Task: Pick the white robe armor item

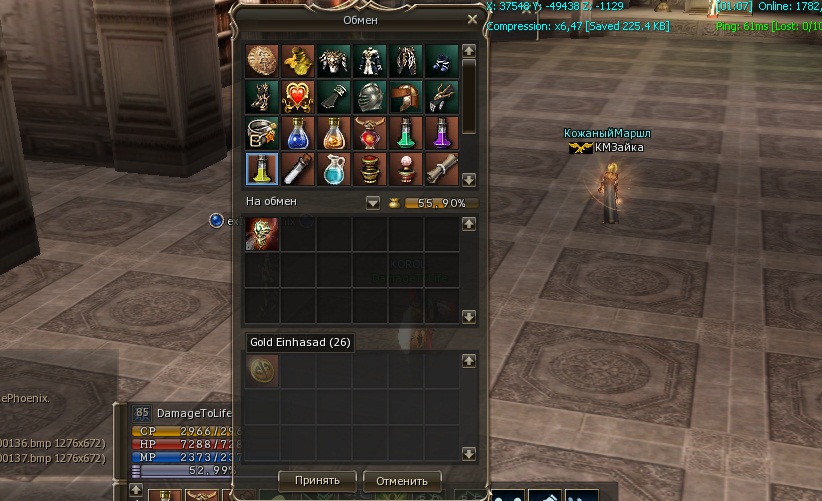Action: tap(370, 60)
